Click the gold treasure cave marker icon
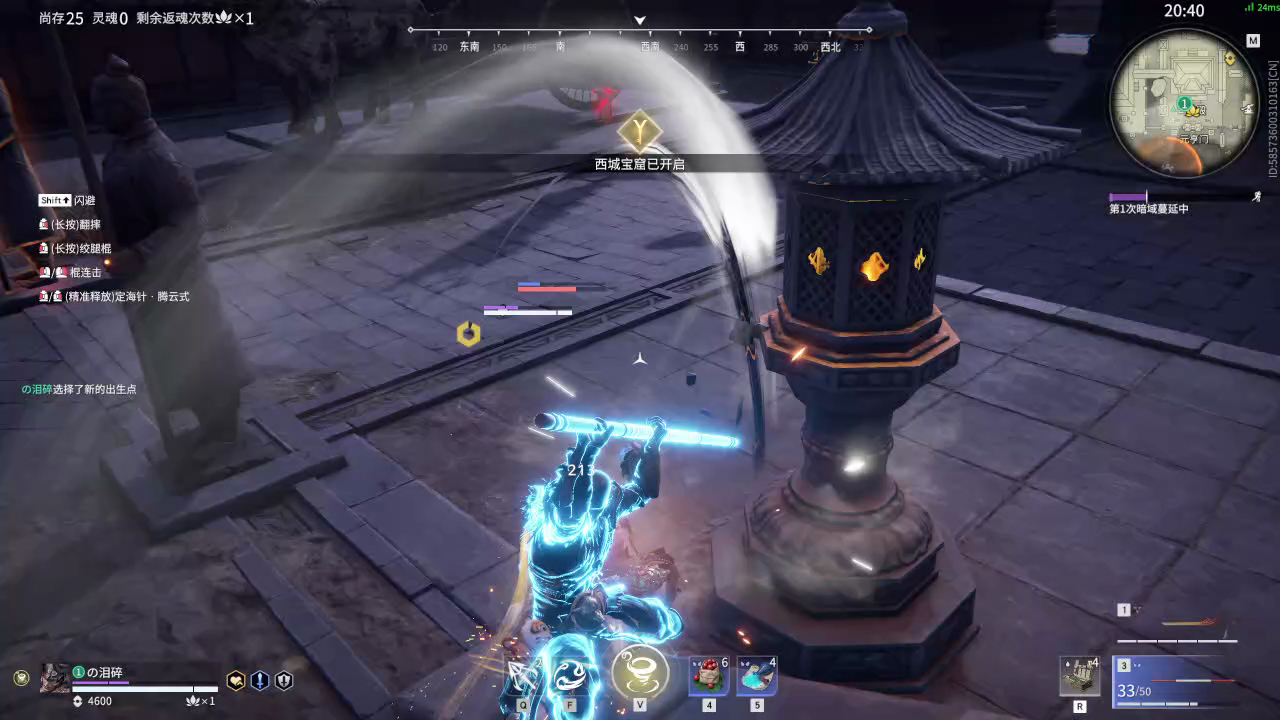 pyautogui.click(x=639, y=130)
